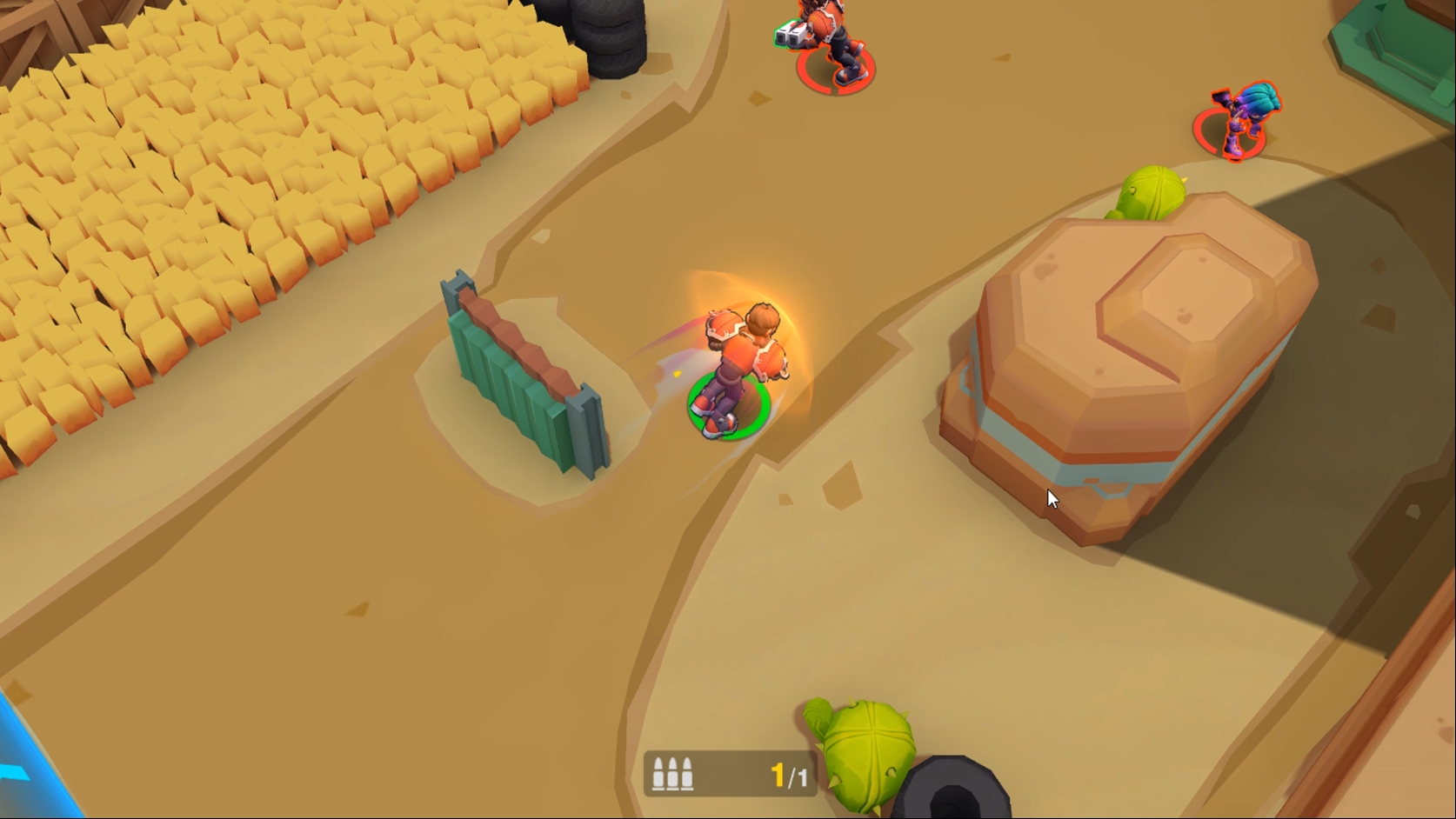This screenshot has width=1456, height=819.
Task: Click the spiky cactus near the rock formation
Action: pyautogui.click(x=1150, y=191)
